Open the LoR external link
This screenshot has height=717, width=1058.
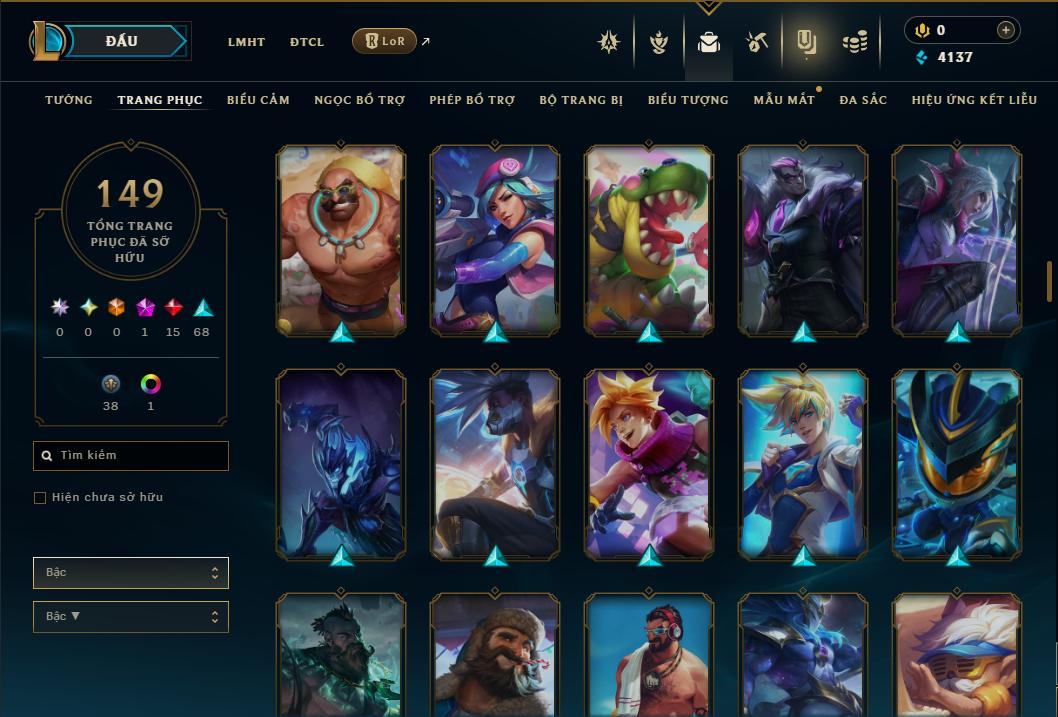385,41
